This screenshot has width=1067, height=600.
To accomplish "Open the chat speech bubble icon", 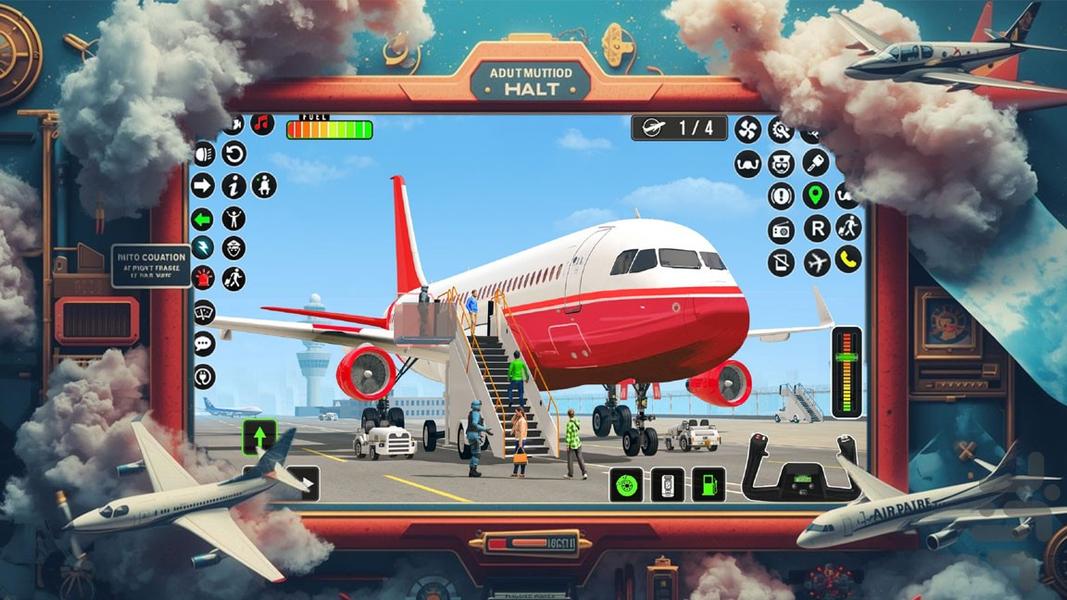I will point(204,344).
